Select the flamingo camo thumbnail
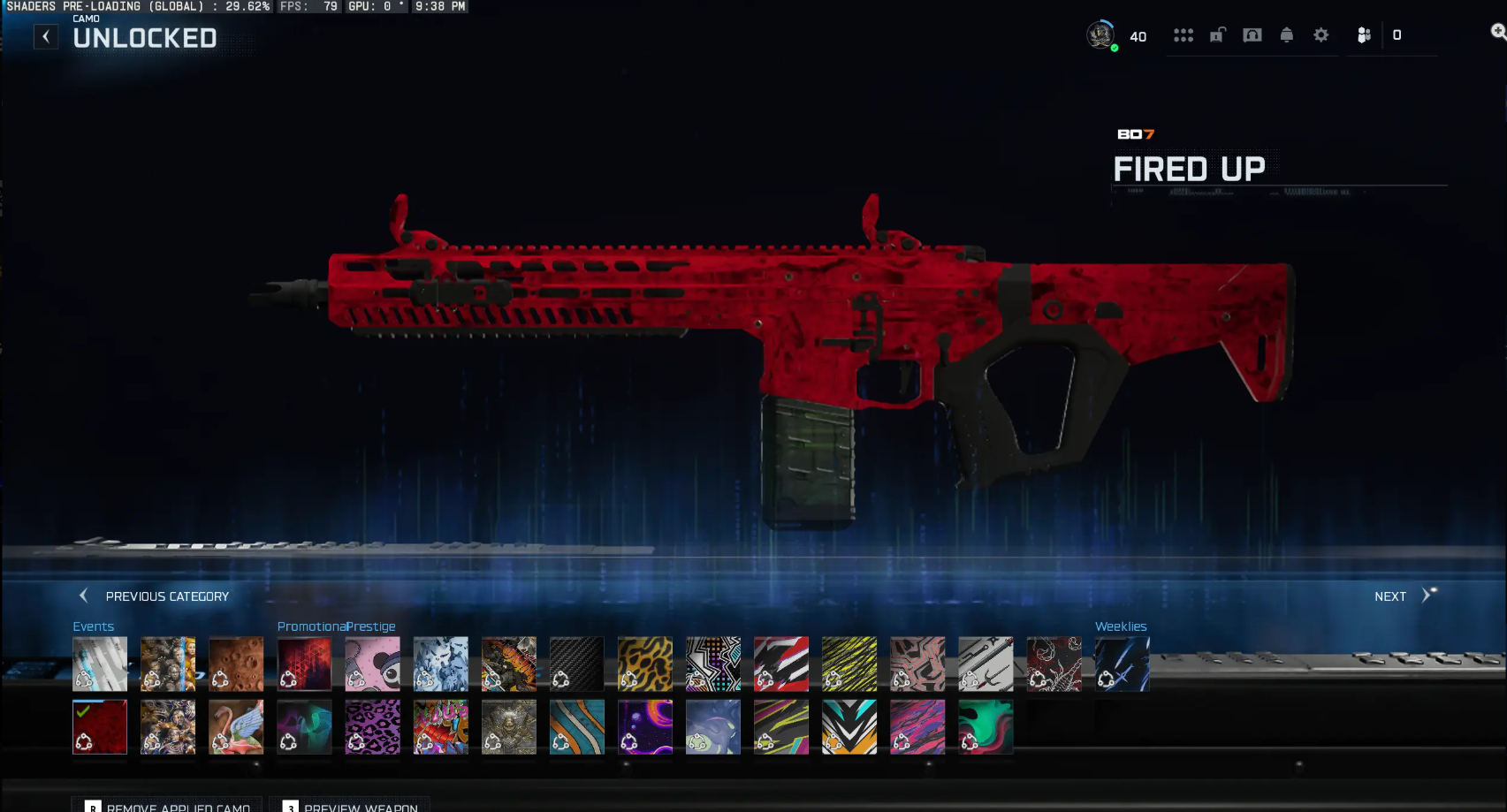1507x812 pixels. (236, 726)
